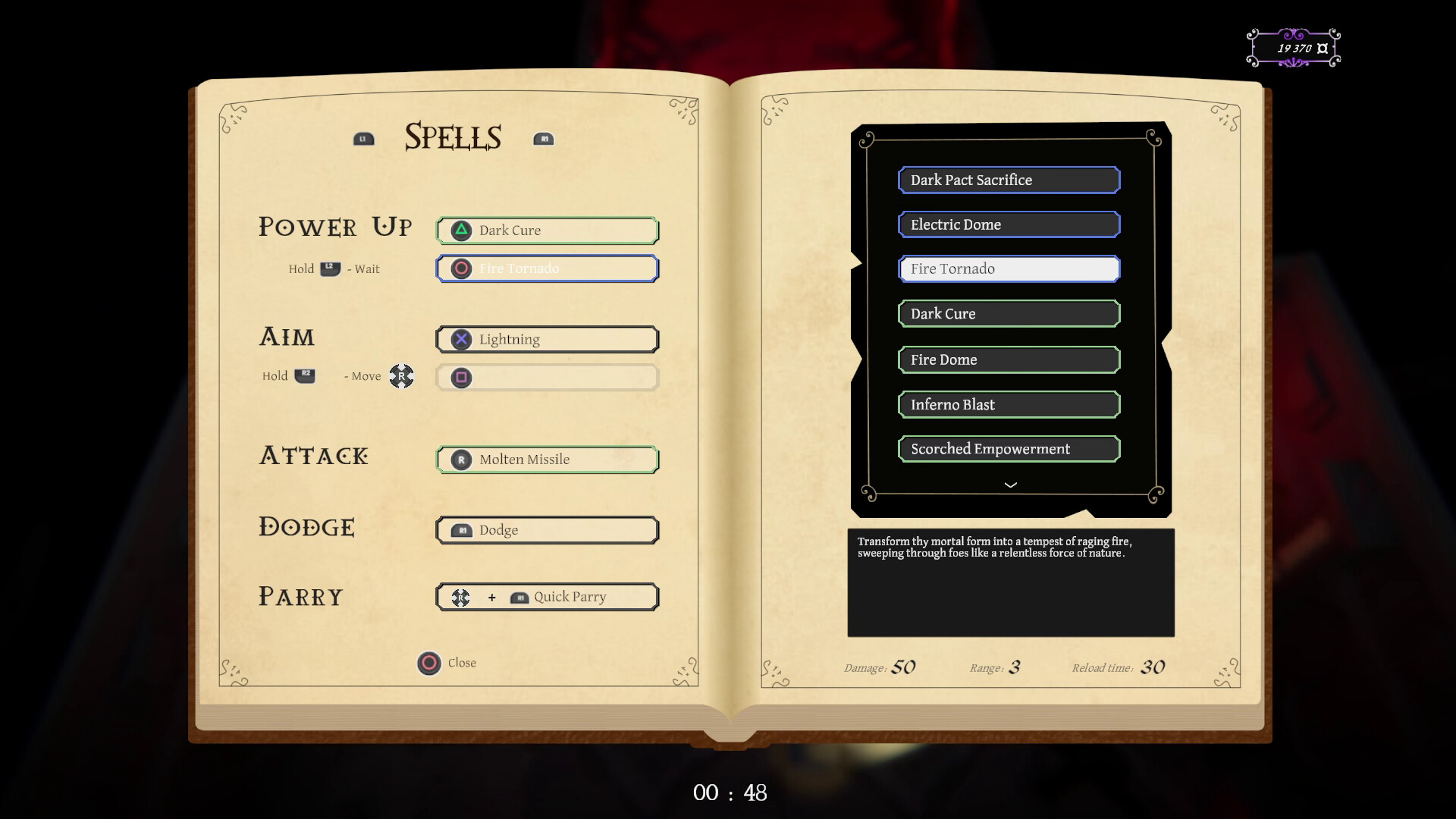The height and width of the screenshot is (819, 1456).
Task: Equip the Electric Dome spell
Action: tap(1009, 224)
